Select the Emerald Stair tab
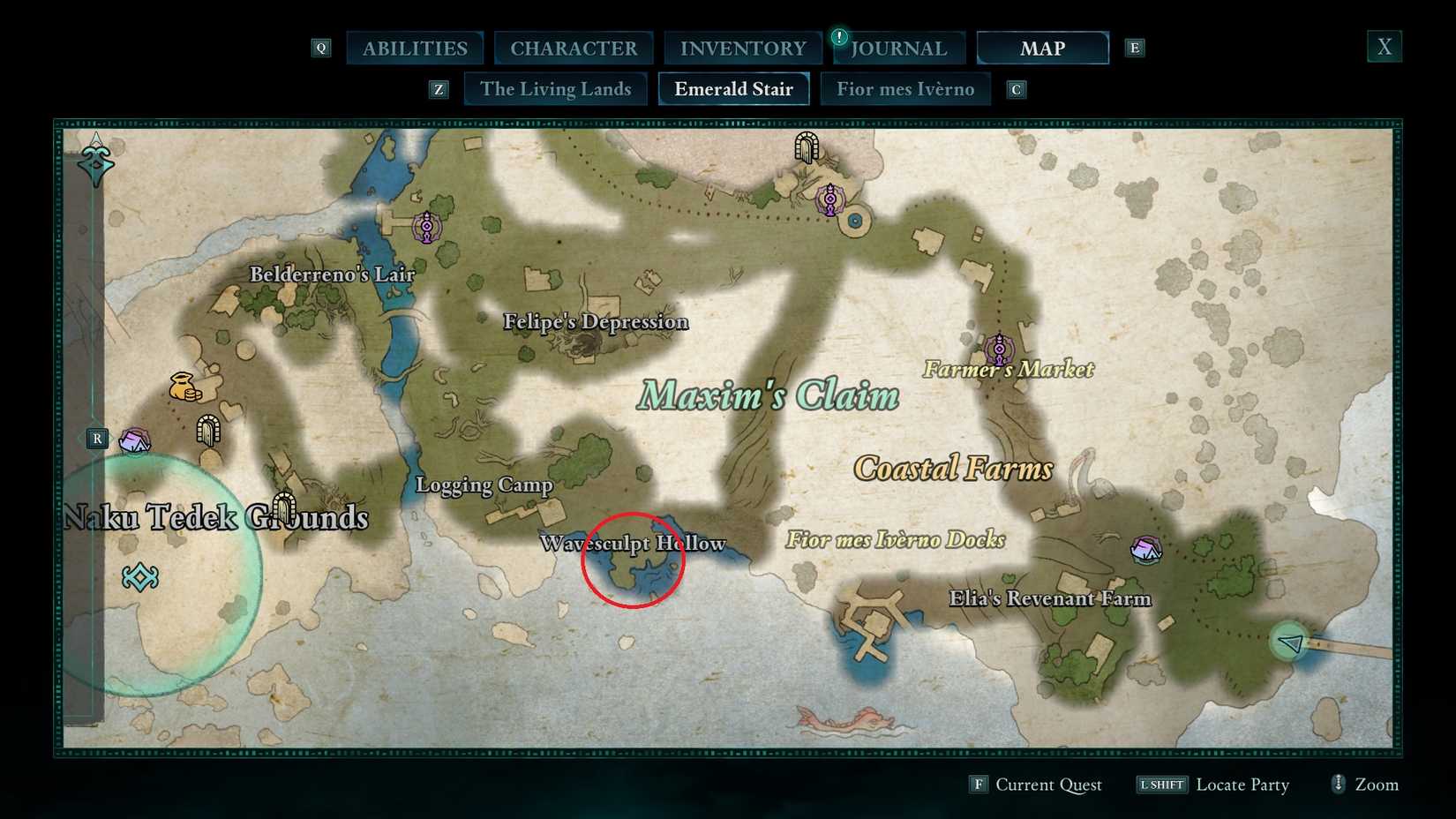This screenshot has height=819, width=1456. [x=733, y=88]
